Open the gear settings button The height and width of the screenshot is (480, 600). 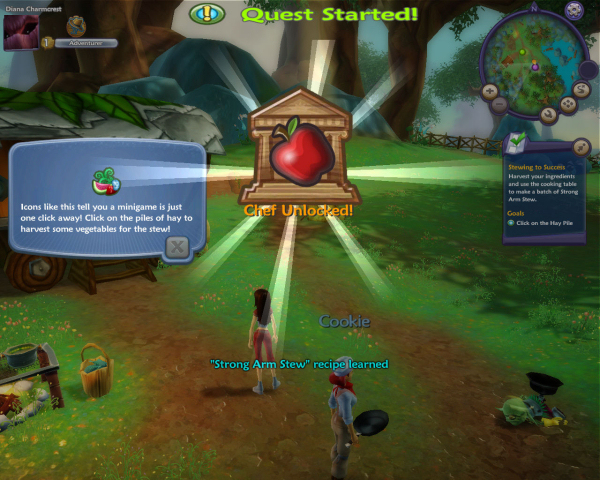(574, 10)
